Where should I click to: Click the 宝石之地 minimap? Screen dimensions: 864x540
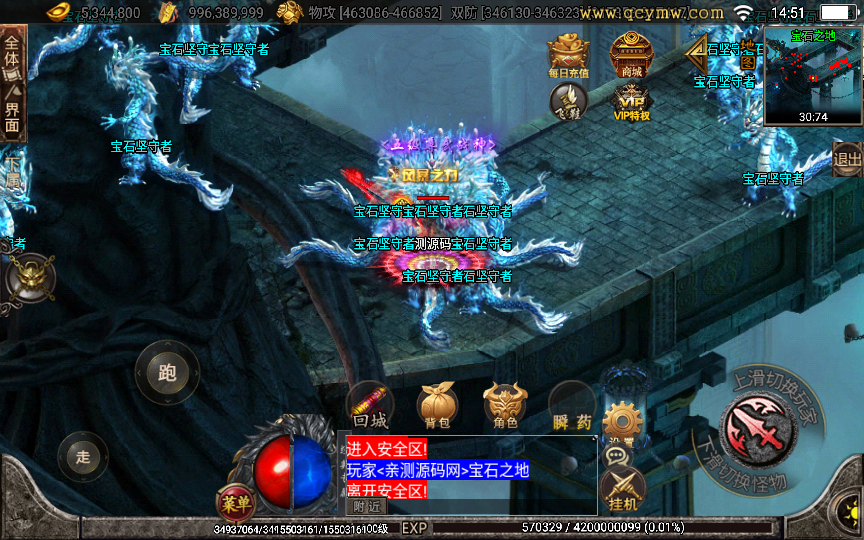click(x=812, y=75)
